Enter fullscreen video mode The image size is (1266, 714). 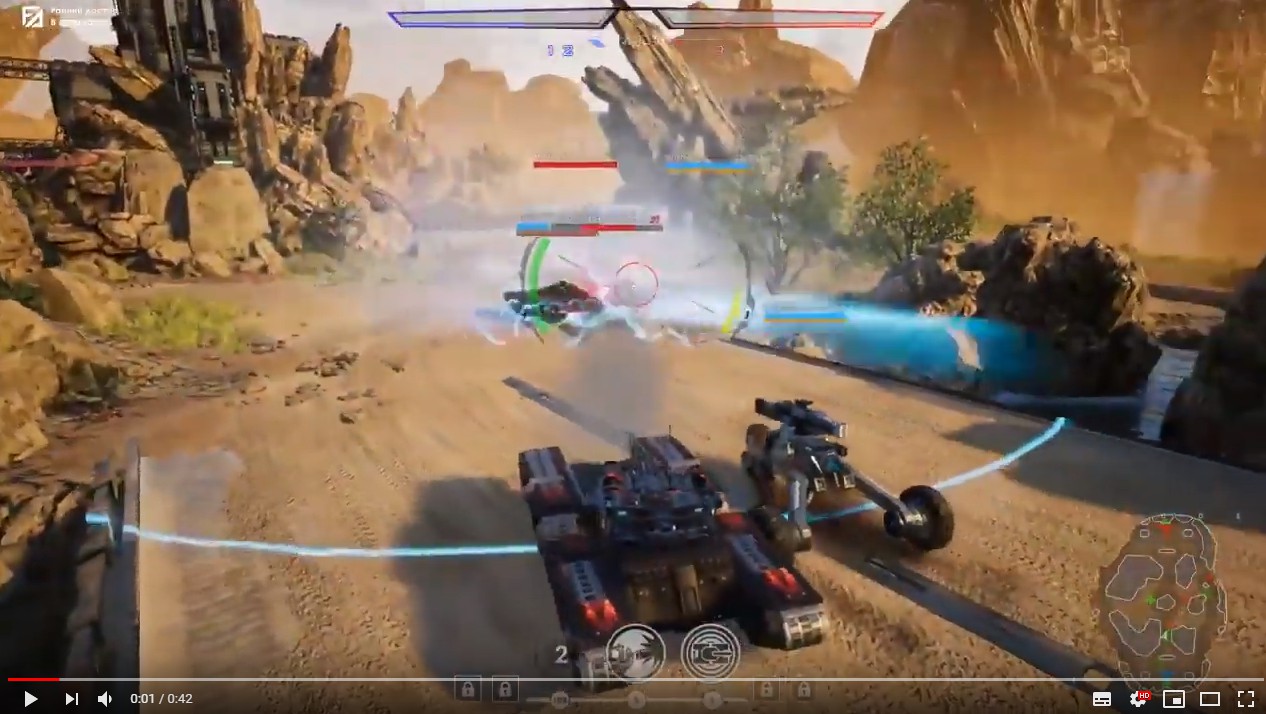[1245, 699]
